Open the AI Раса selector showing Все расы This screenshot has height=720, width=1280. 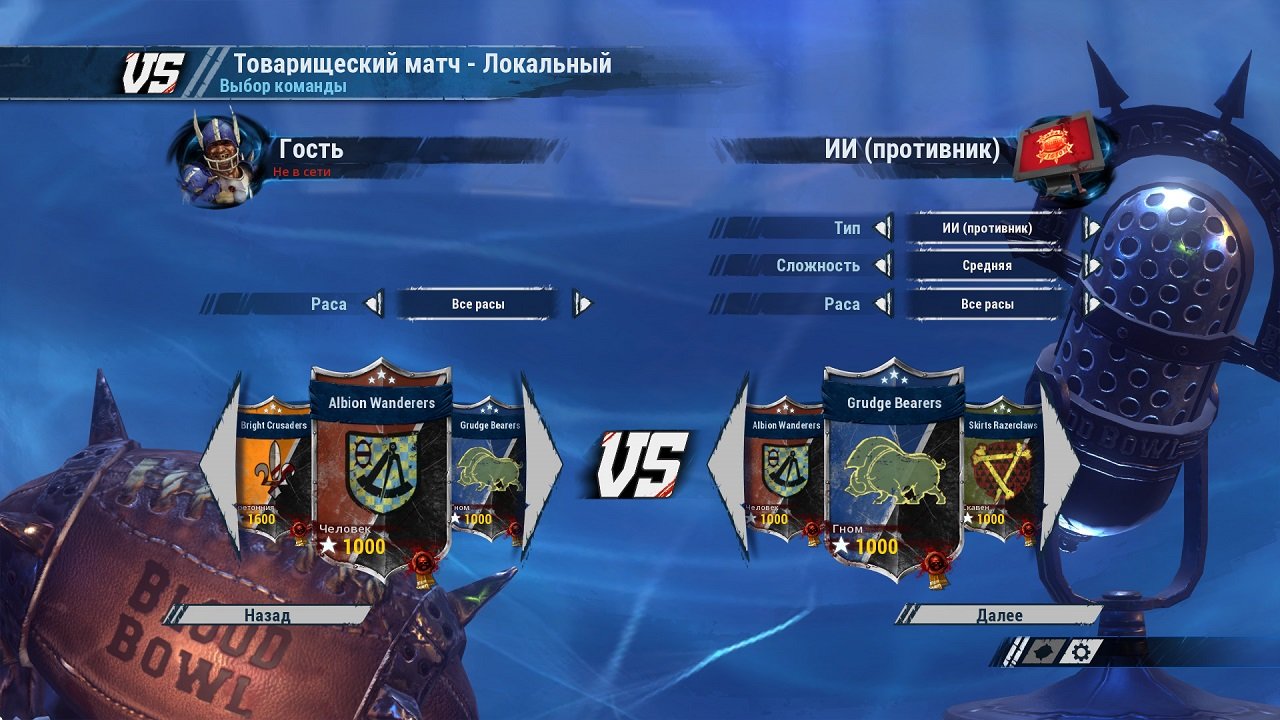[985, 304]
